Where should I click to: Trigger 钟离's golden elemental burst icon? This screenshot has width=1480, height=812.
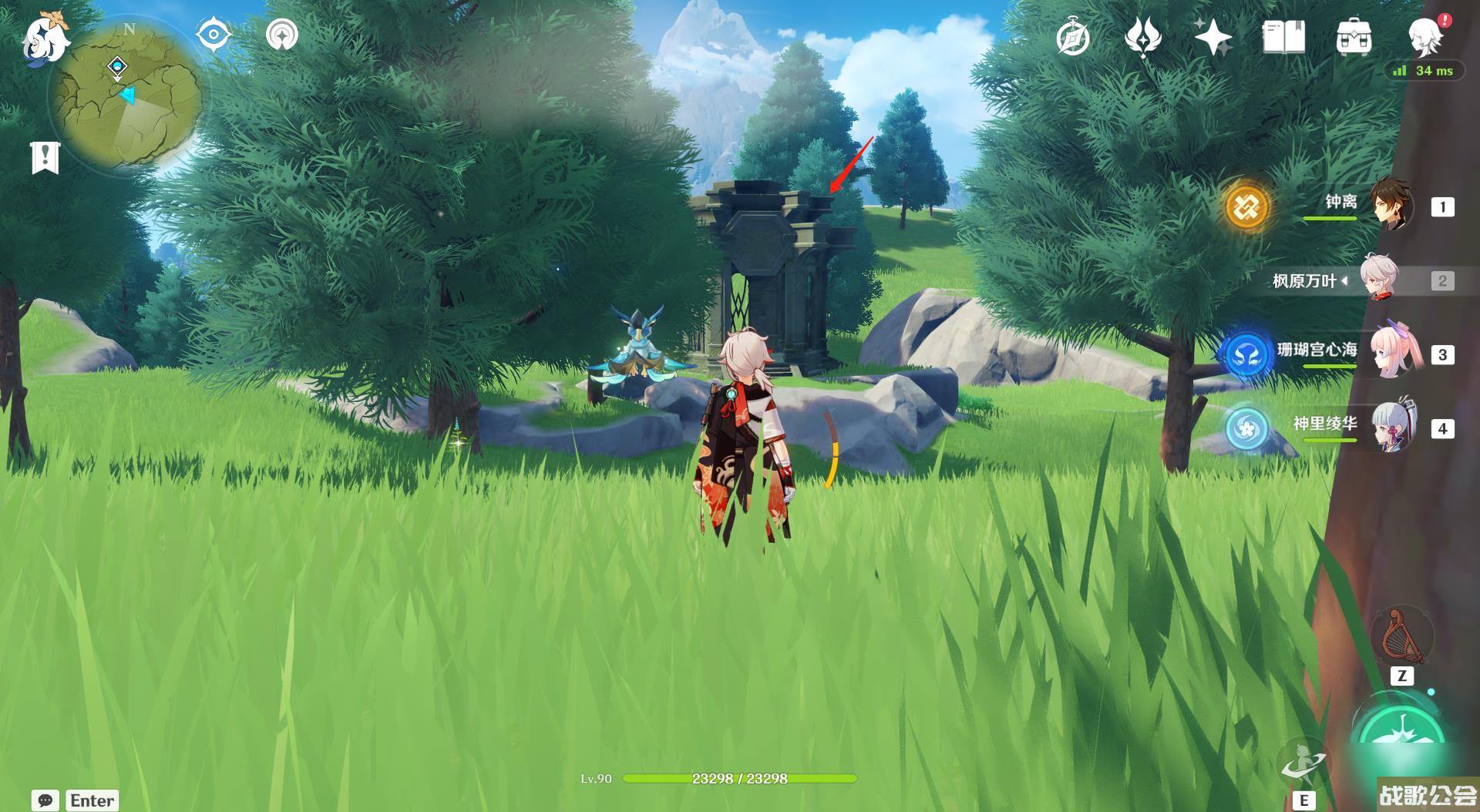(x=1246, y=206)
